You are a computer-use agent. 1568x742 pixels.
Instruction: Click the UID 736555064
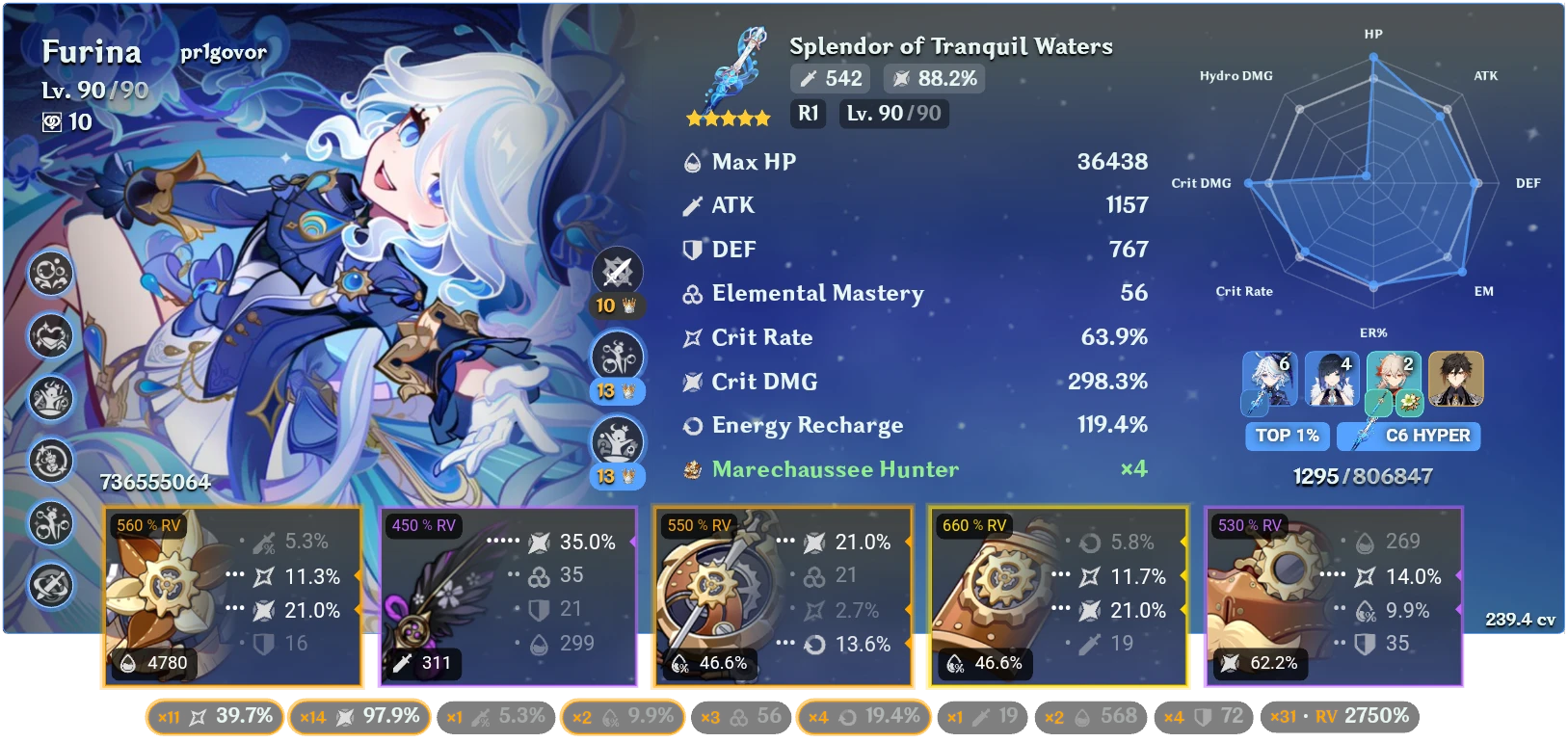[x=154, y=482]
